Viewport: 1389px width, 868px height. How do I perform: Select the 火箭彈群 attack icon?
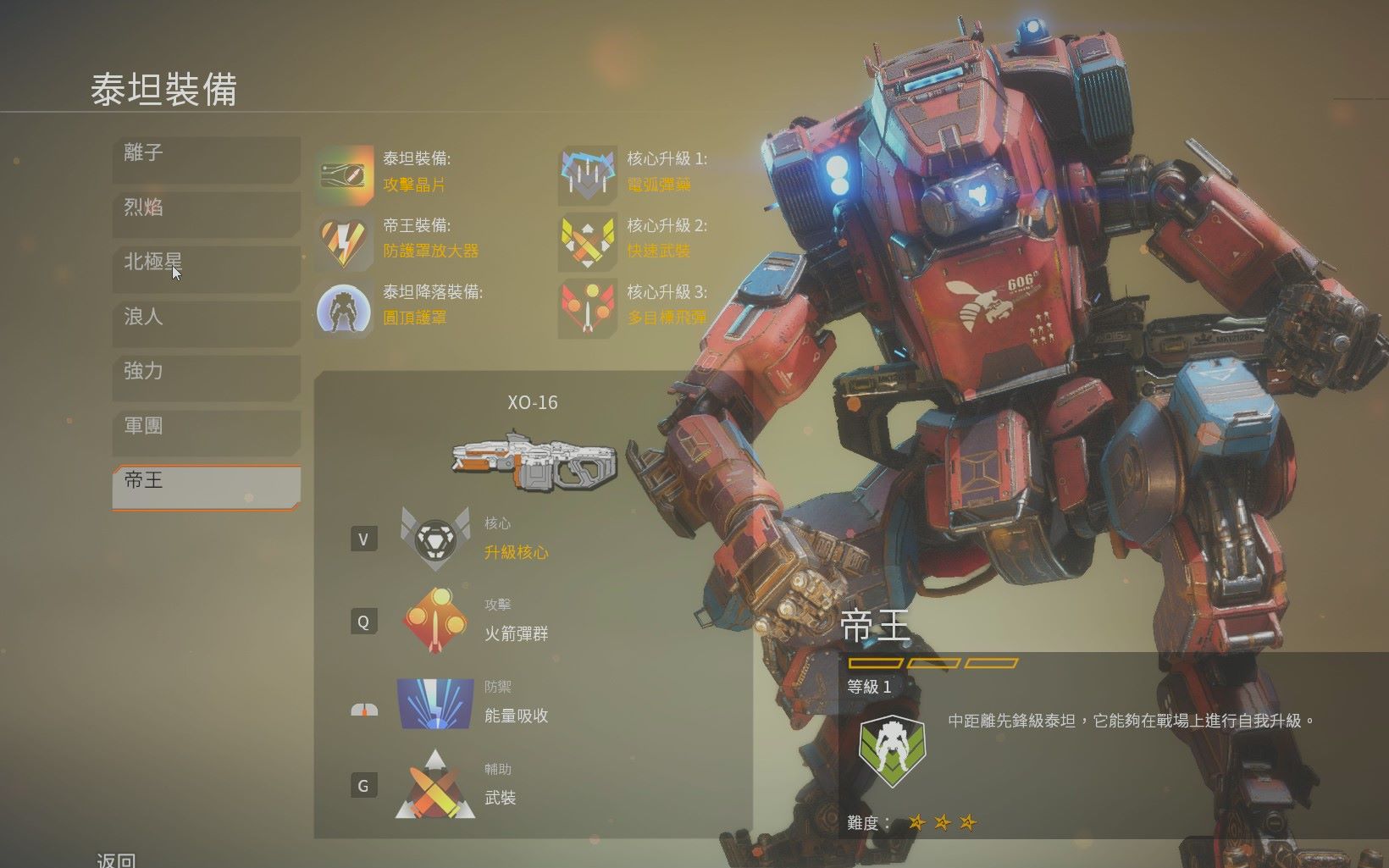tap(434, 621)
